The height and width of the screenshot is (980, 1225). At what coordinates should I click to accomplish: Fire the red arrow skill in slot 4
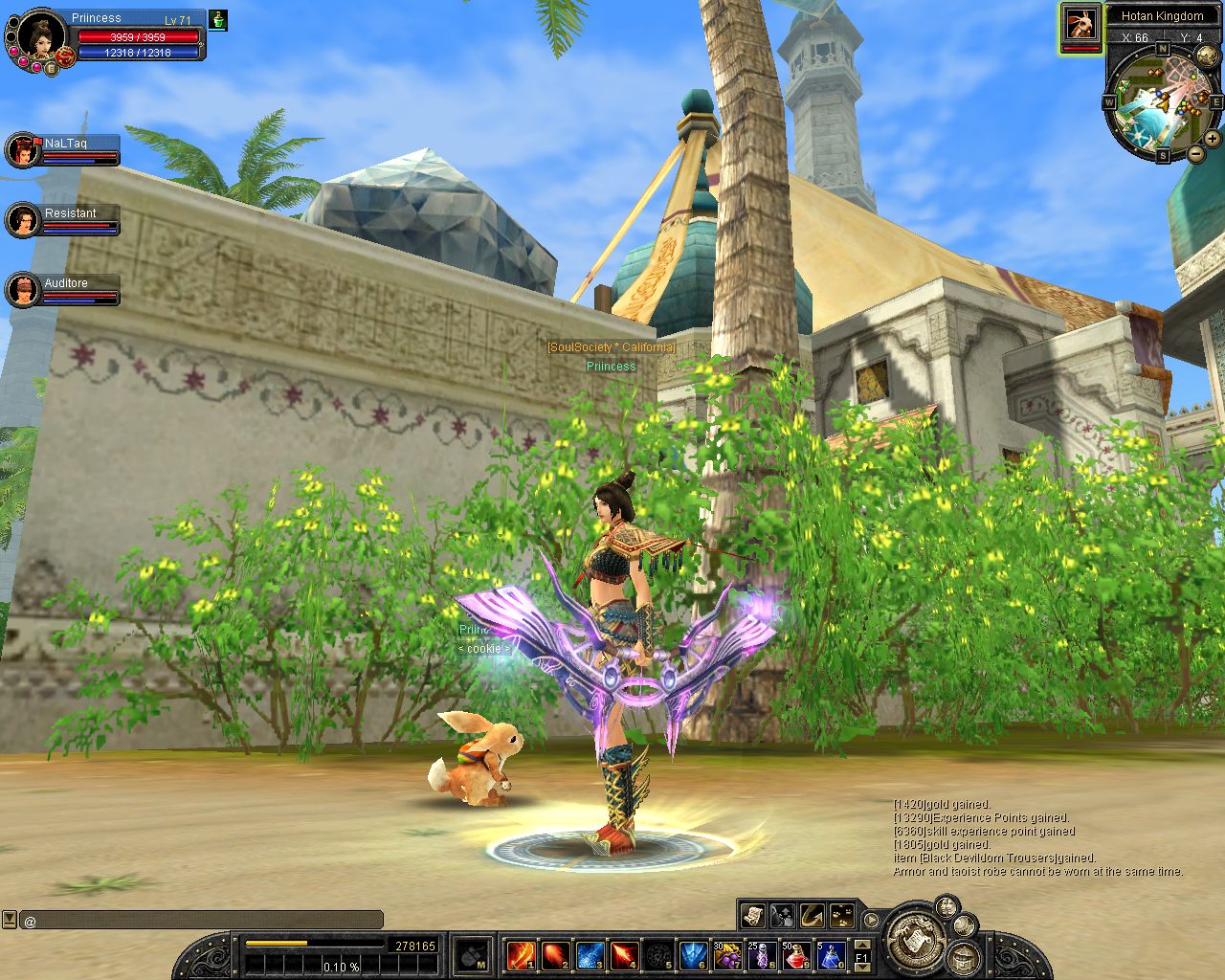[624, 954]
